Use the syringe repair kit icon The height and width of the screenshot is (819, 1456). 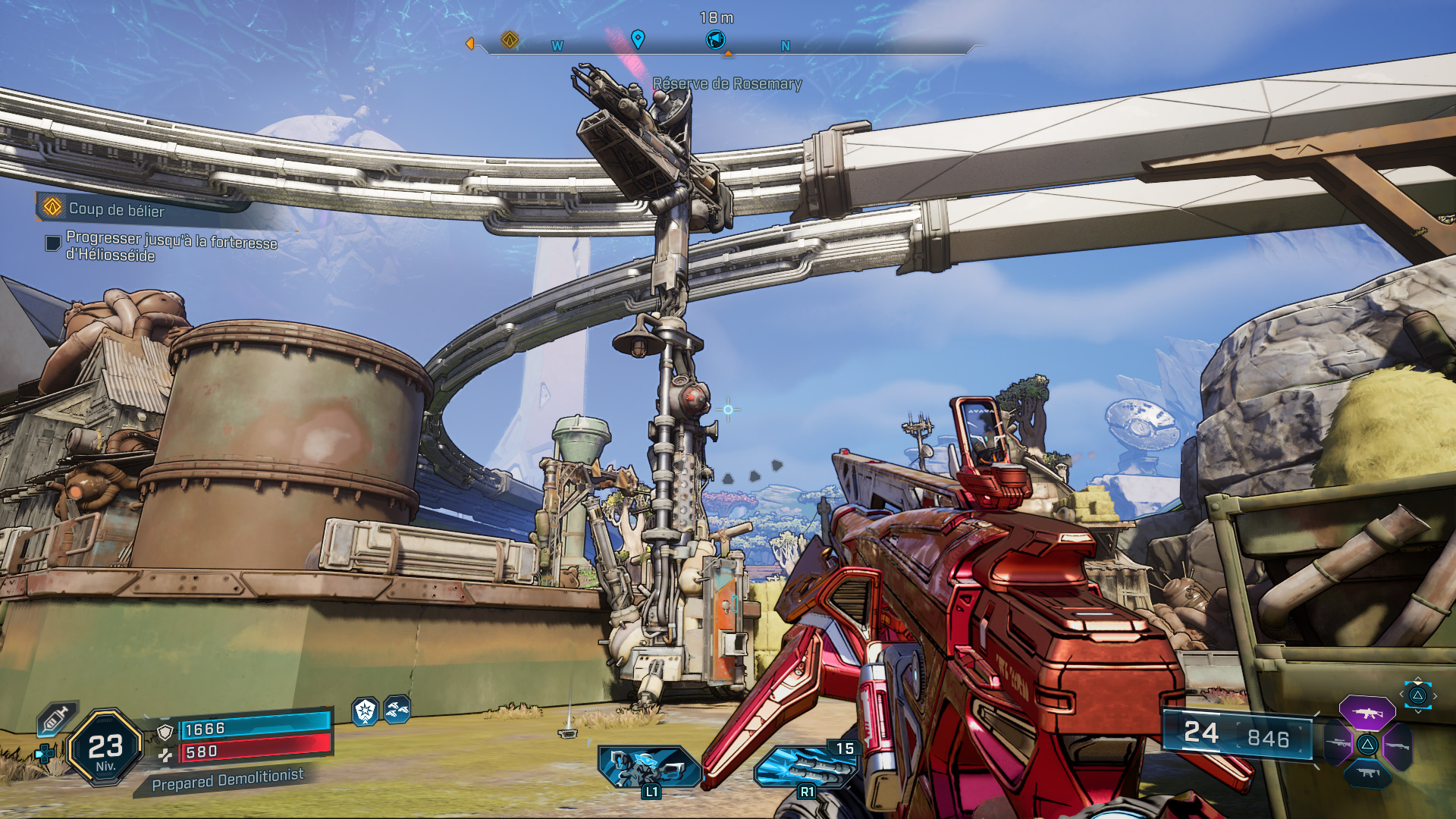pyautogui.click(x=58, y=718)
